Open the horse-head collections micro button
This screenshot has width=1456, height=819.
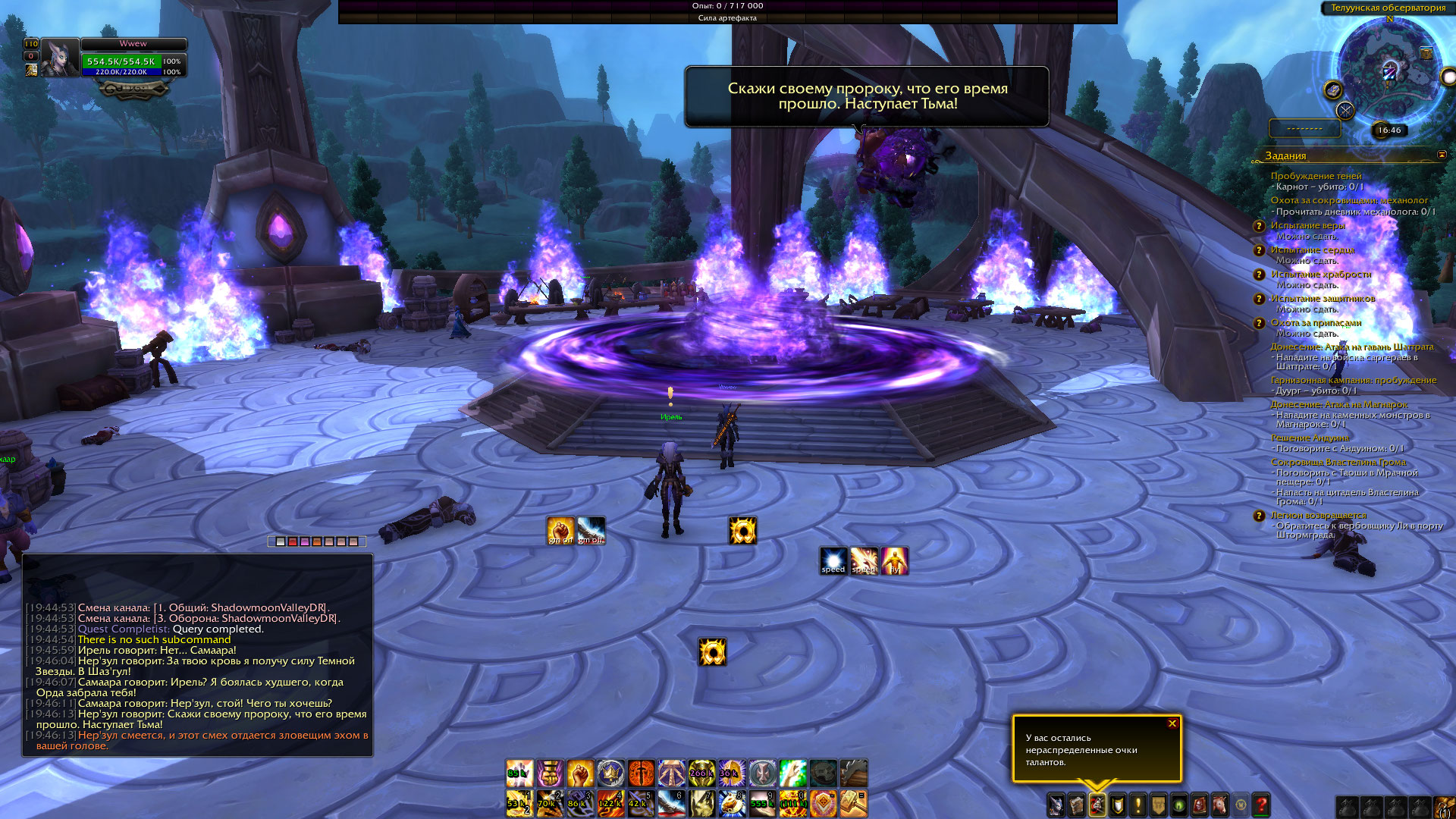[1220, 805]
